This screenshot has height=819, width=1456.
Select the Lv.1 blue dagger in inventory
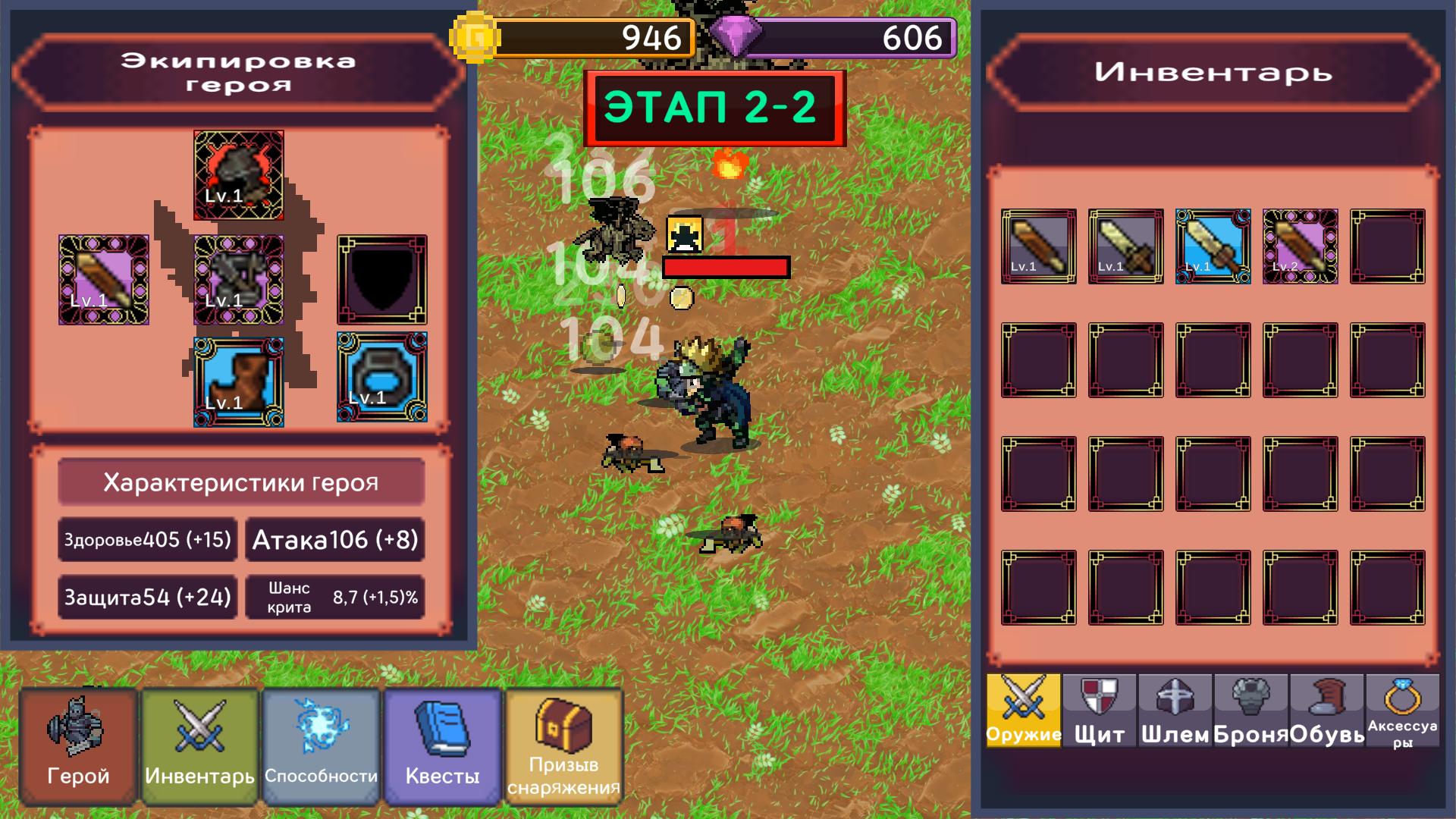(1214, 244)
